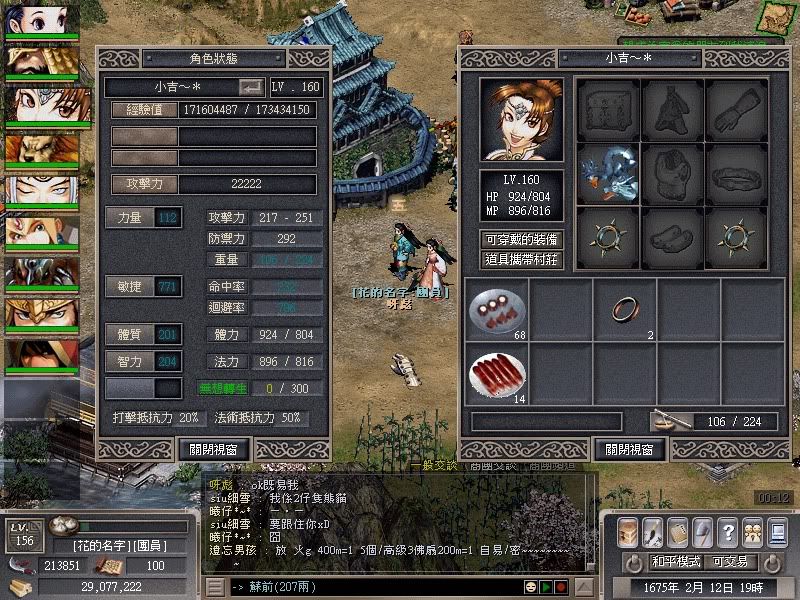Open the two-figure party icon

click(753, 531)
